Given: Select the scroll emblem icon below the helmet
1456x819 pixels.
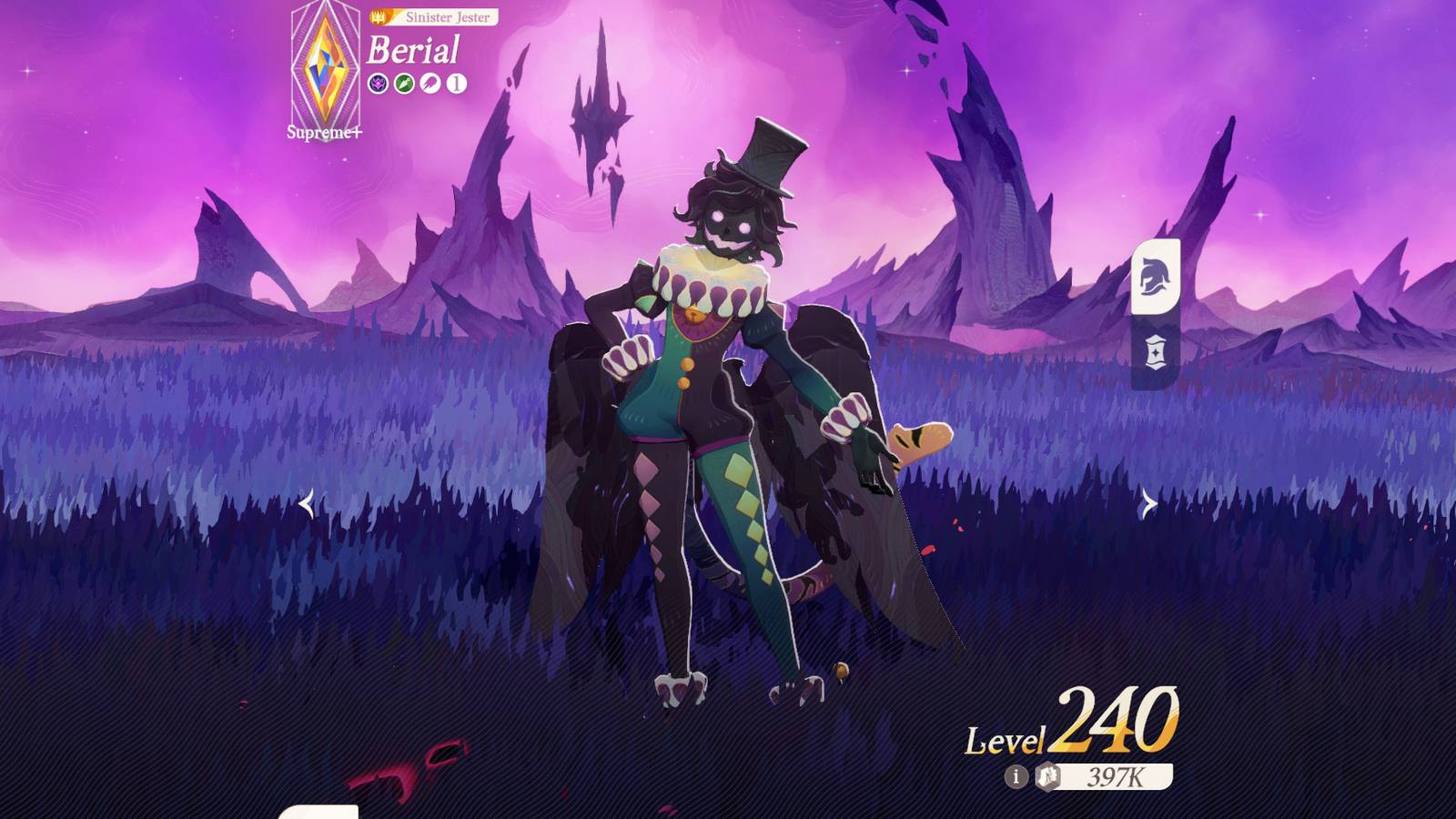Looking at the screenshot, I should [x=1154, y=350].
